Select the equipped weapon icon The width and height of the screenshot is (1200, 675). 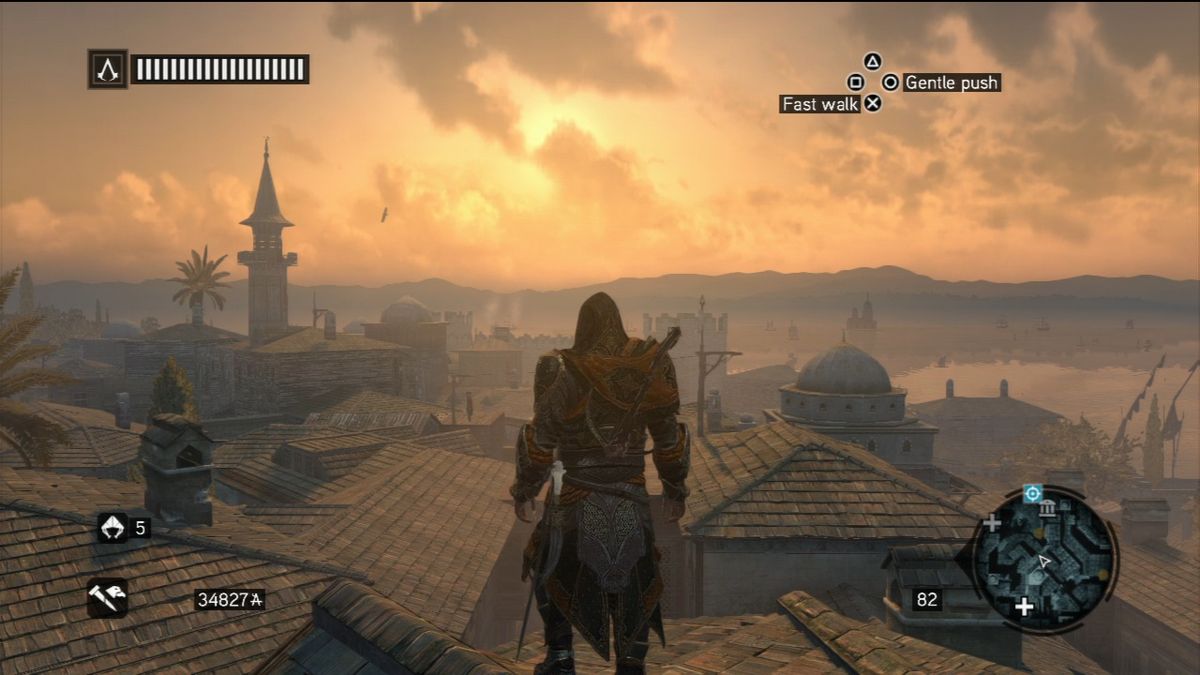pos(107,598)
